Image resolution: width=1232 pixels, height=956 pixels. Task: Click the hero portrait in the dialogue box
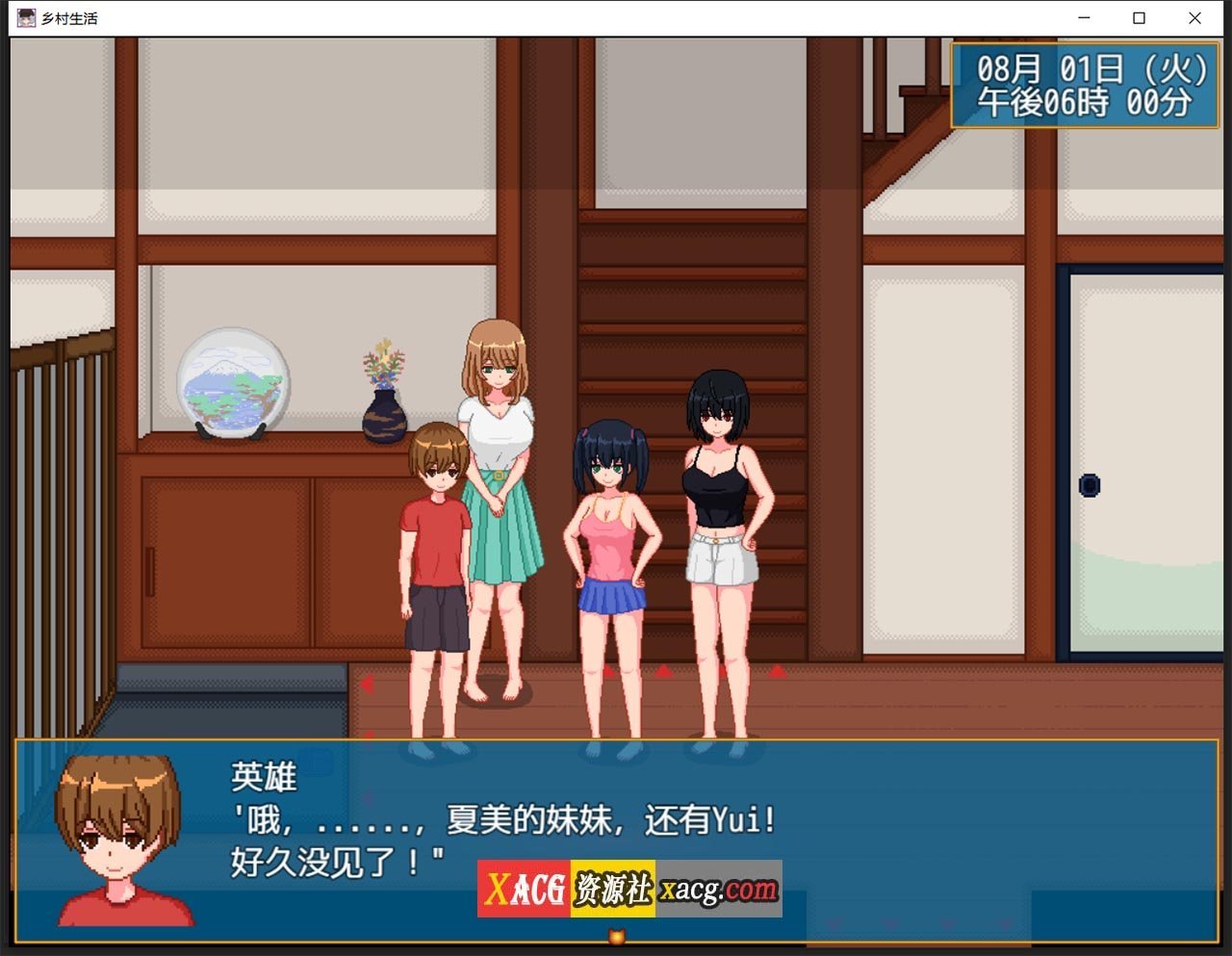tap(115, 838)
